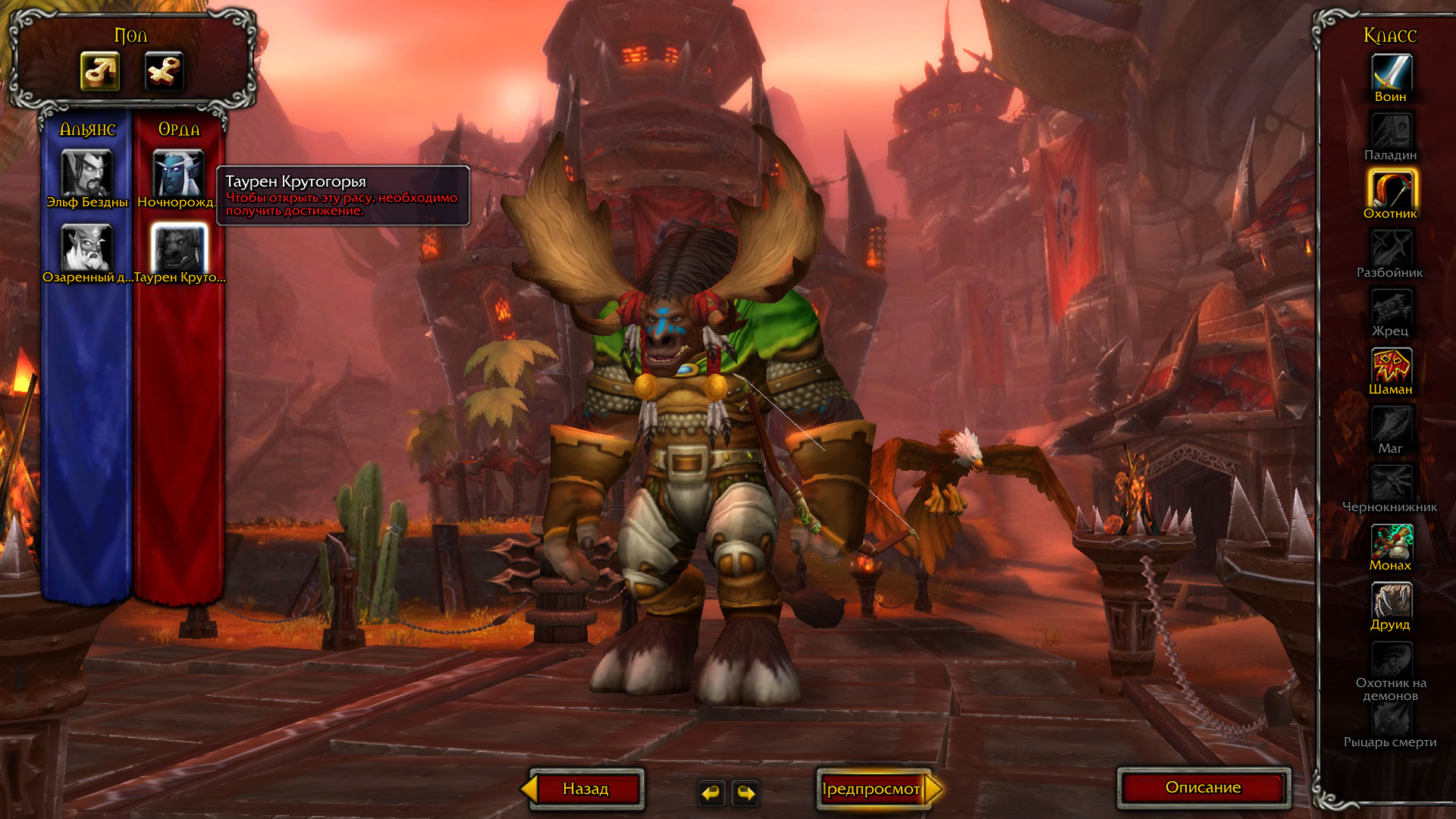1456x819 pixels.
Task: Click the Паладин class icon
Action: [x=1391, y=131]
